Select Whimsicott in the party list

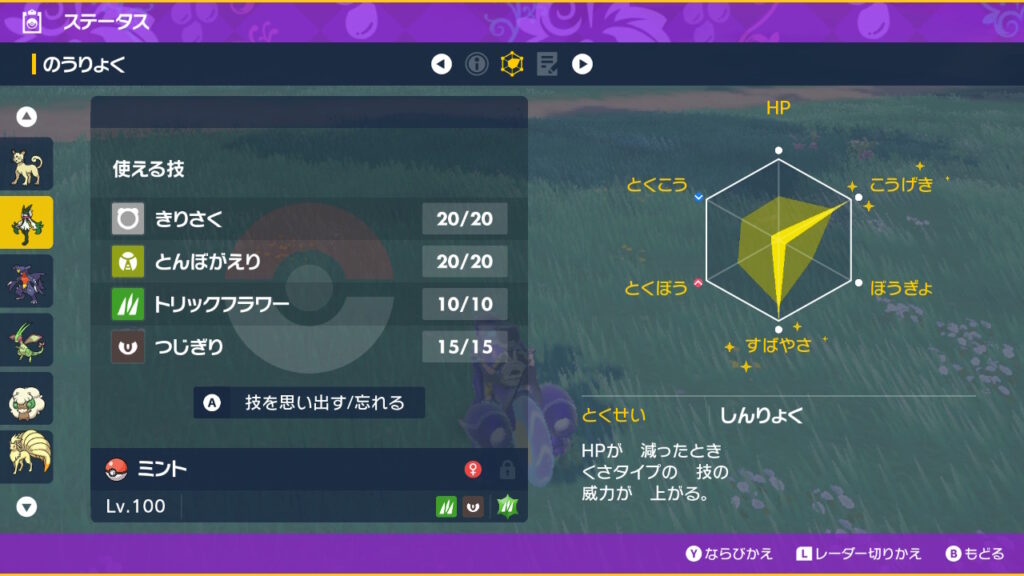pos(27,398)
